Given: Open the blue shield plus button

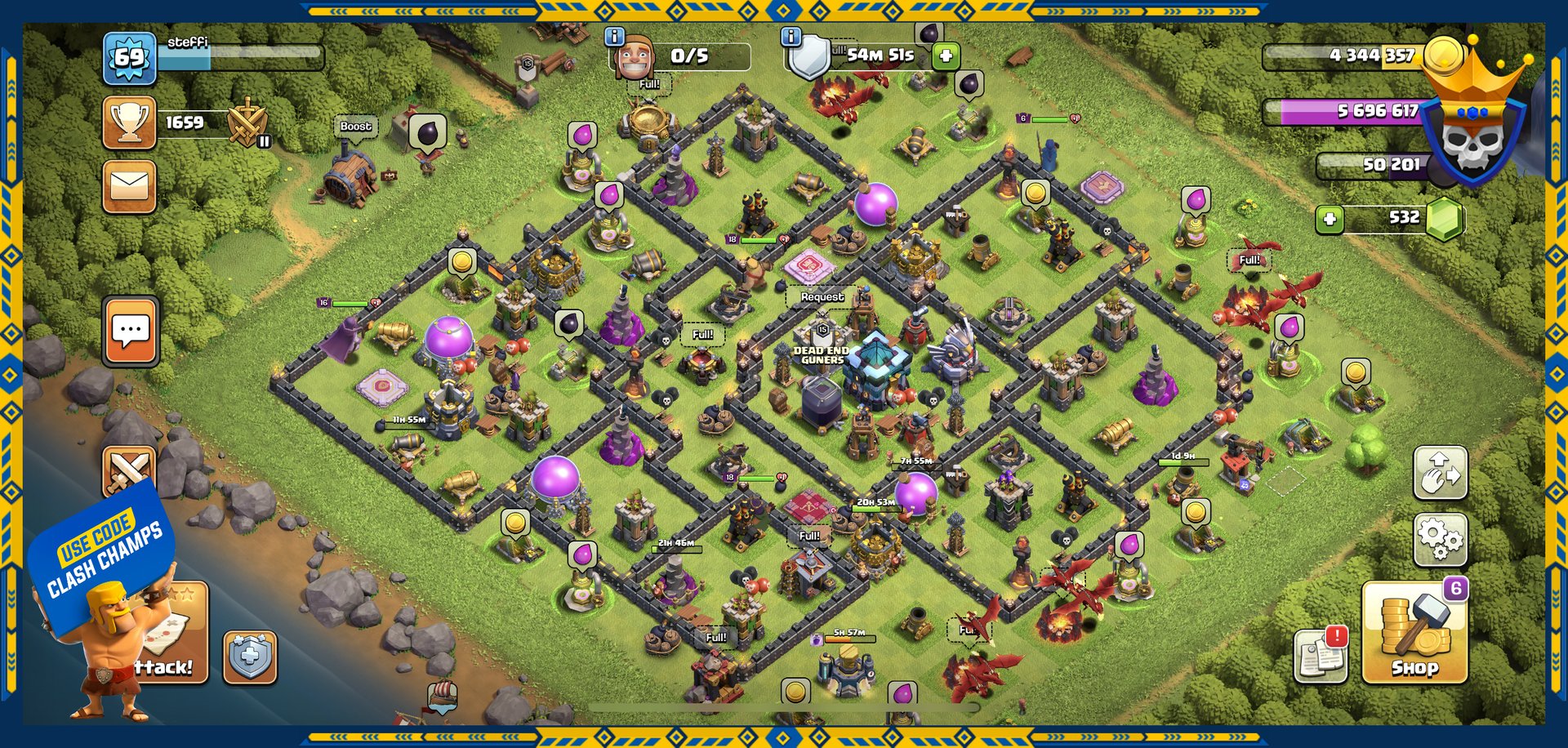Looking at the screenshot, I should coord(250,657).
